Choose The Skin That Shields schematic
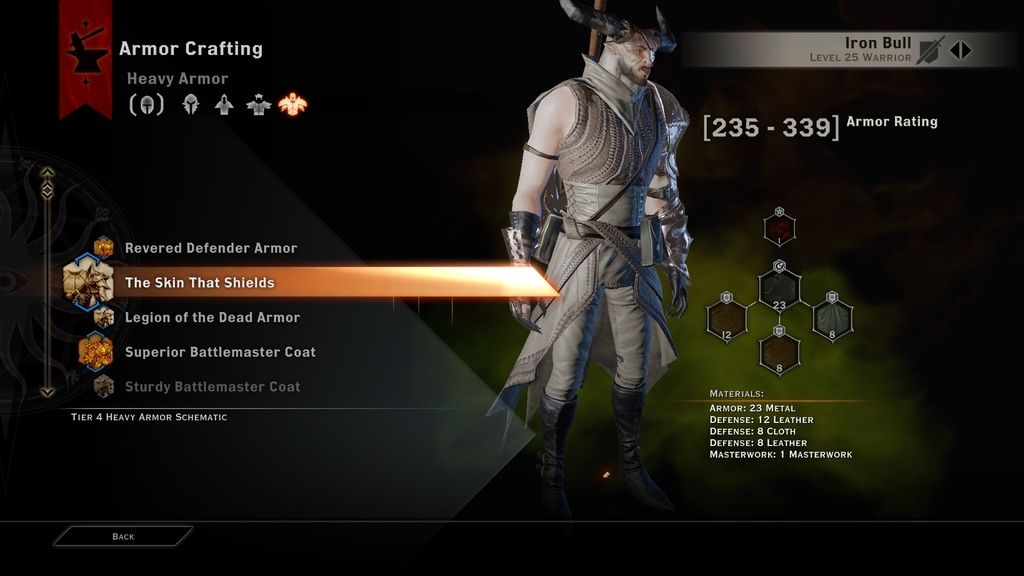Screen dimensions: 1024x576 tap(199, 283)
